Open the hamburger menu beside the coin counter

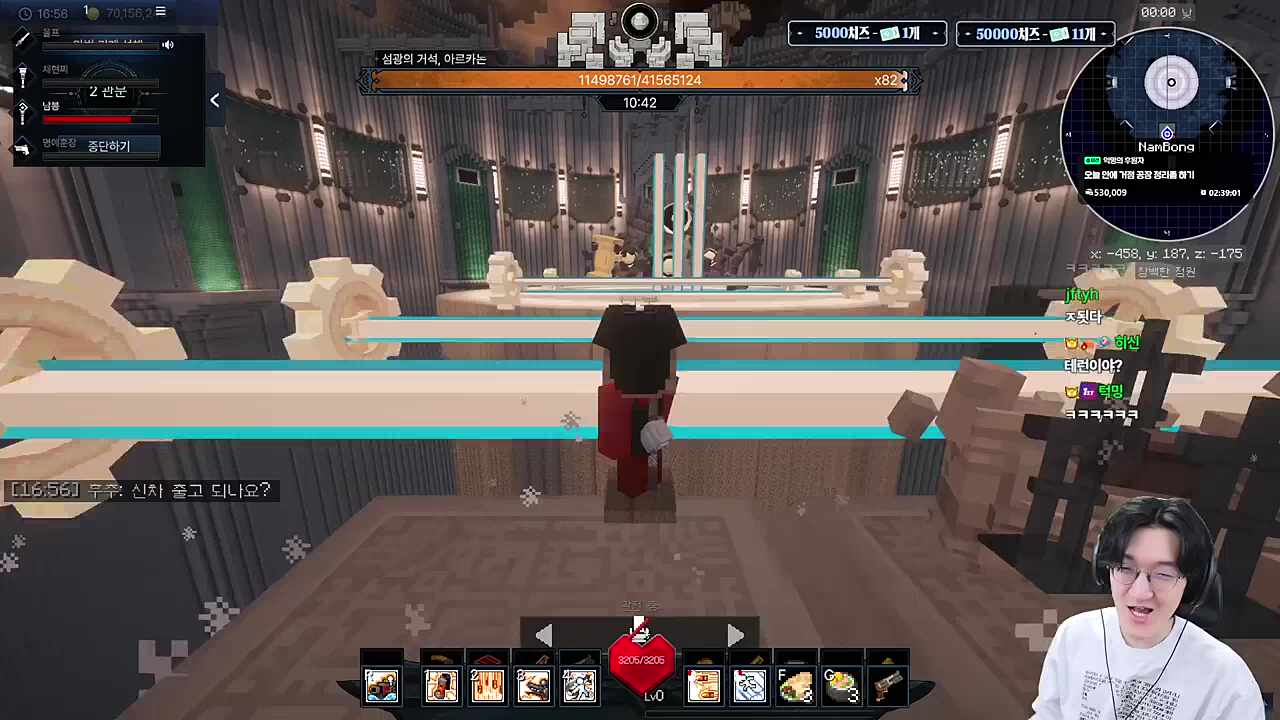pyautogui.click(x=160, y=12)
